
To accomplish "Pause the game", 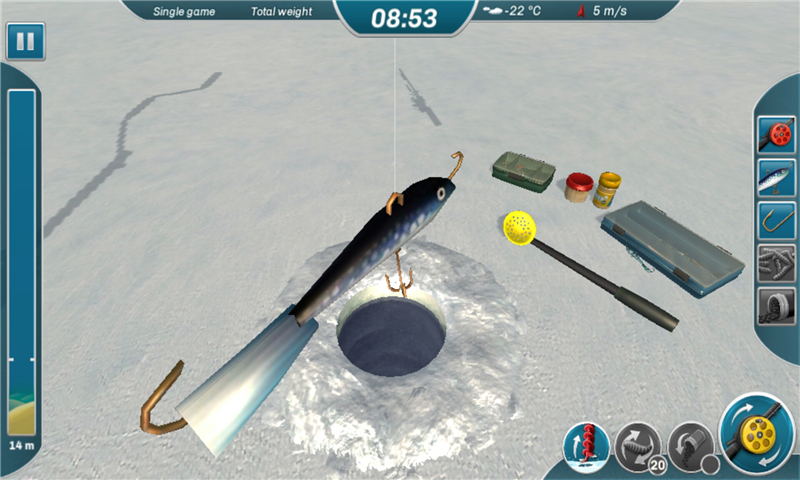I will [x=22, y=43].
